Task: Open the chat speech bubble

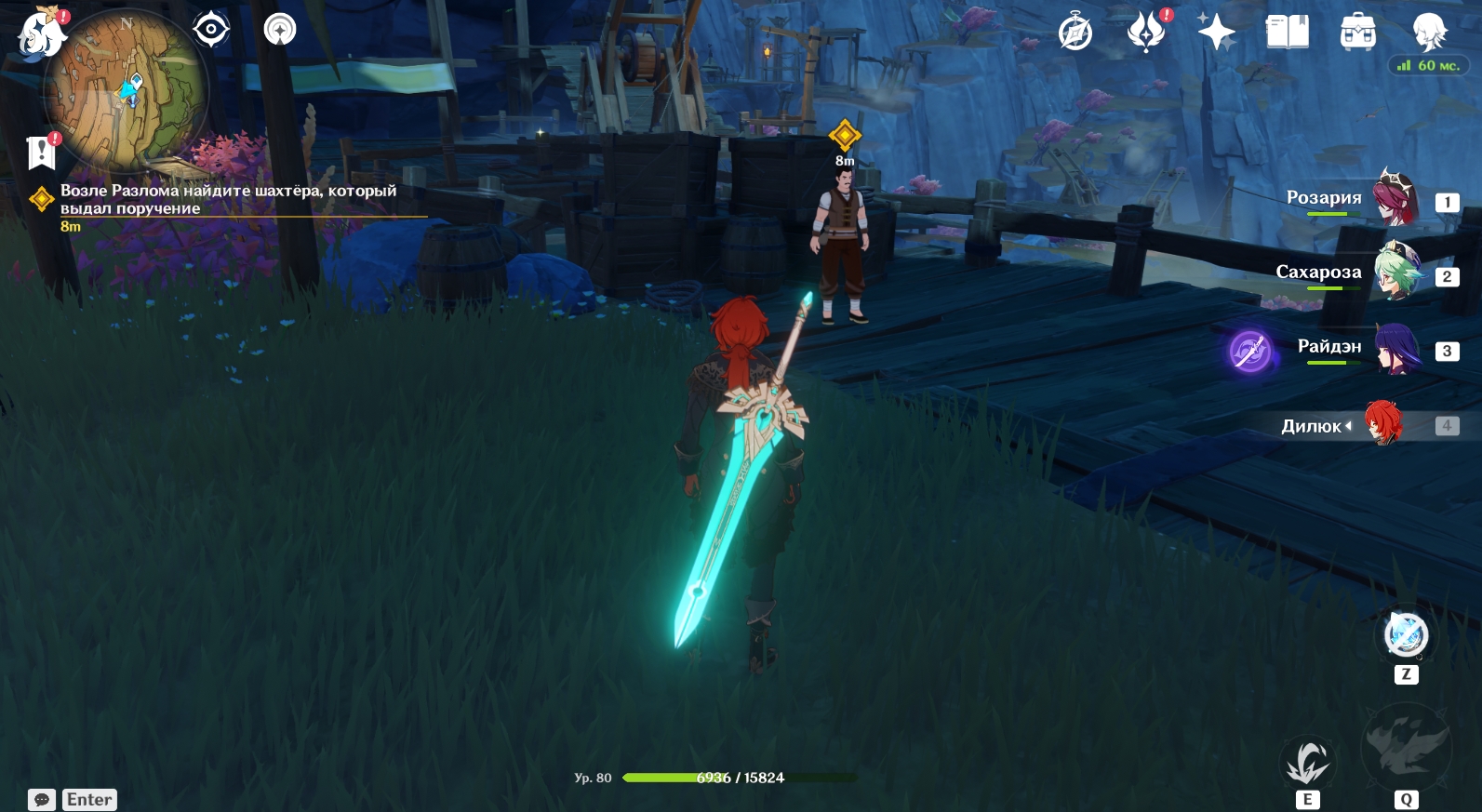Action: coord(42,800)
